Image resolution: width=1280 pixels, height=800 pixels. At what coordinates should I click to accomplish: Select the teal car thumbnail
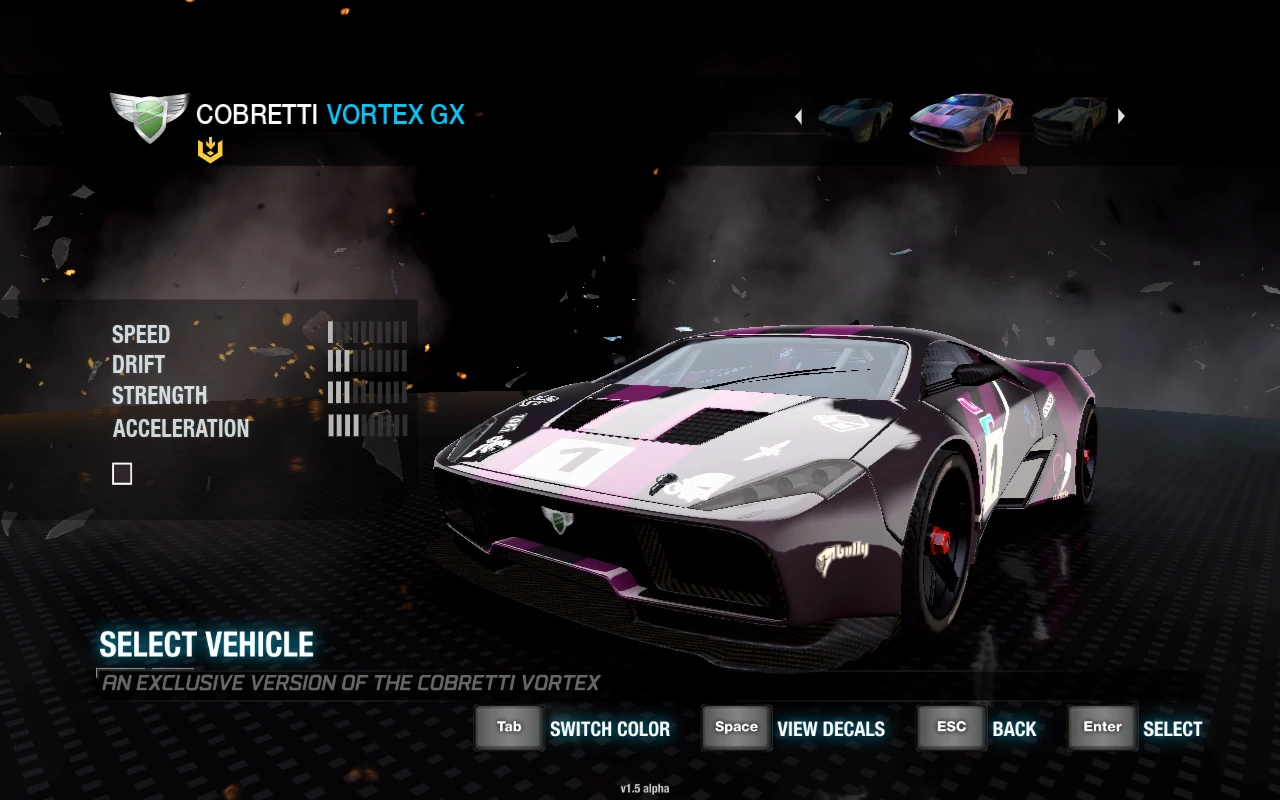tap(856, 119)
